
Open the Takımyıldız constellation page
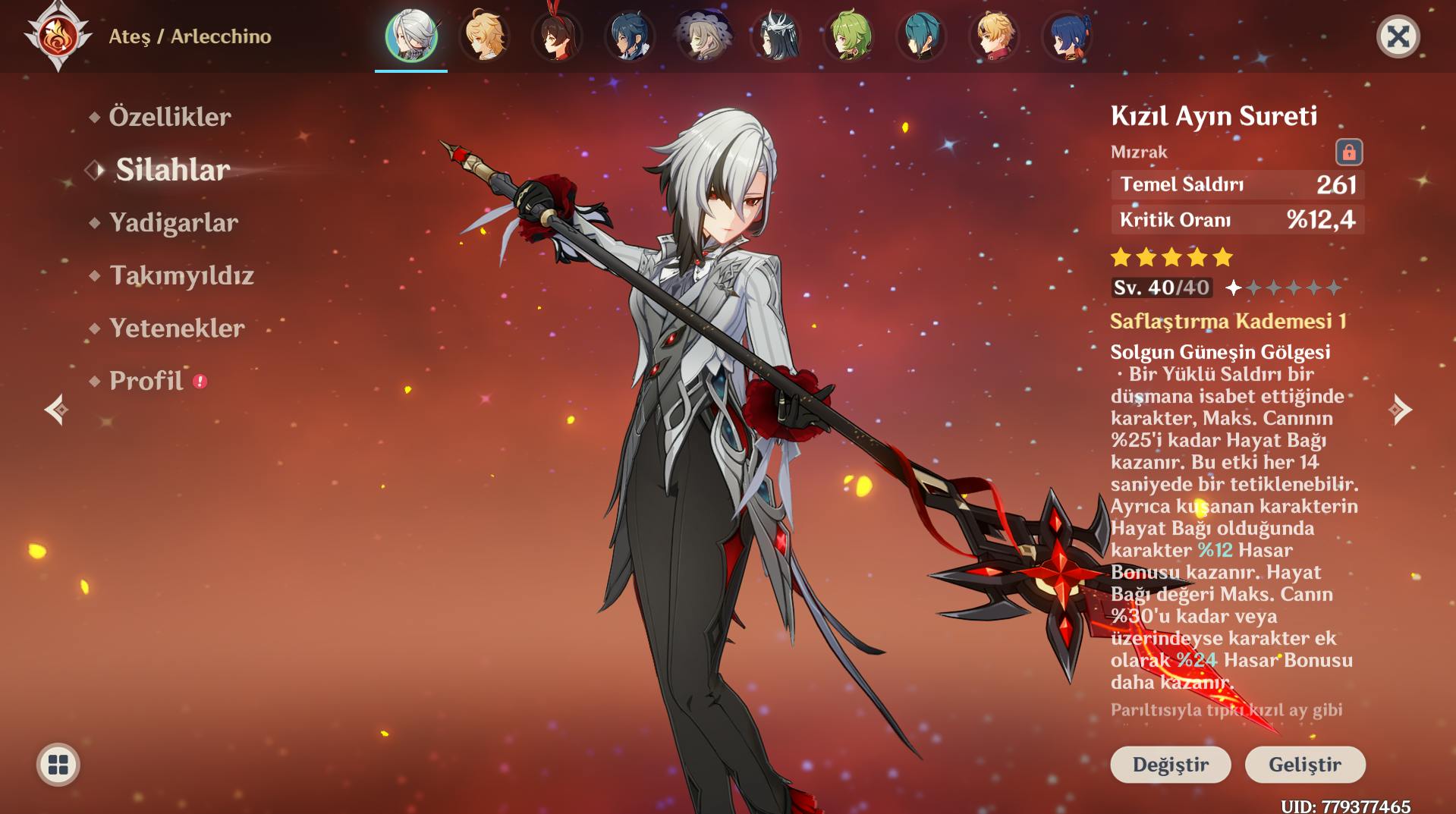[x=181, y=275]
